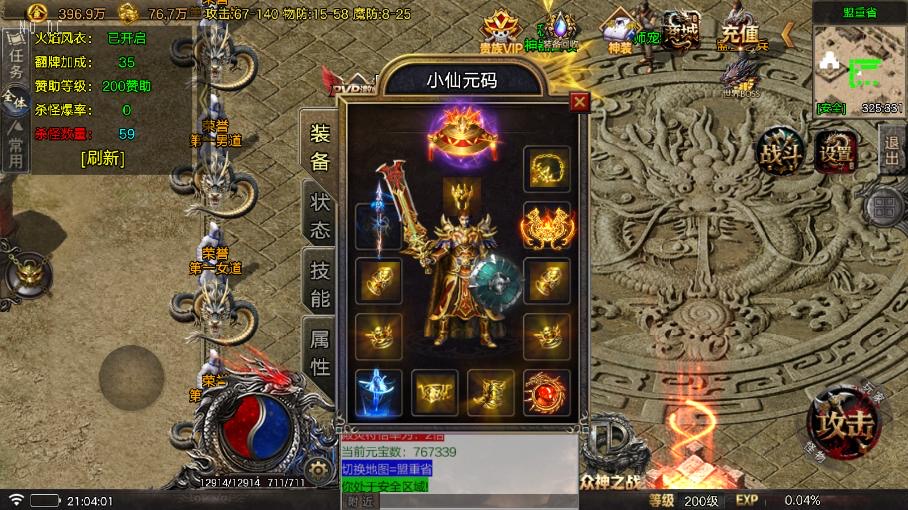Open the 技能 skills tab

[x=319, y=283]
